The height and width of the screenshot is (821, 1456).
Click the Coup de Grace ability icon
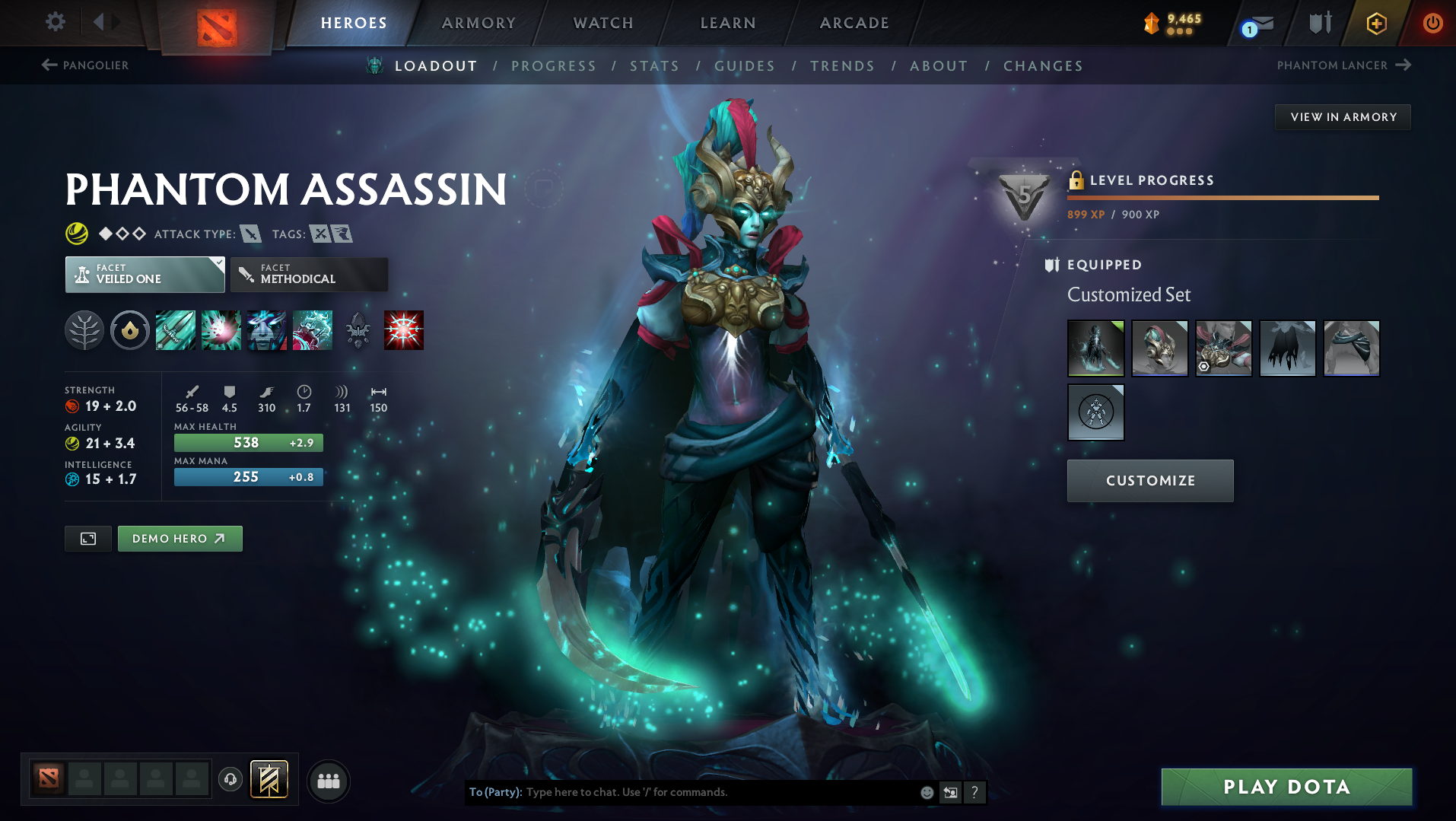click(x=404, y=329)
